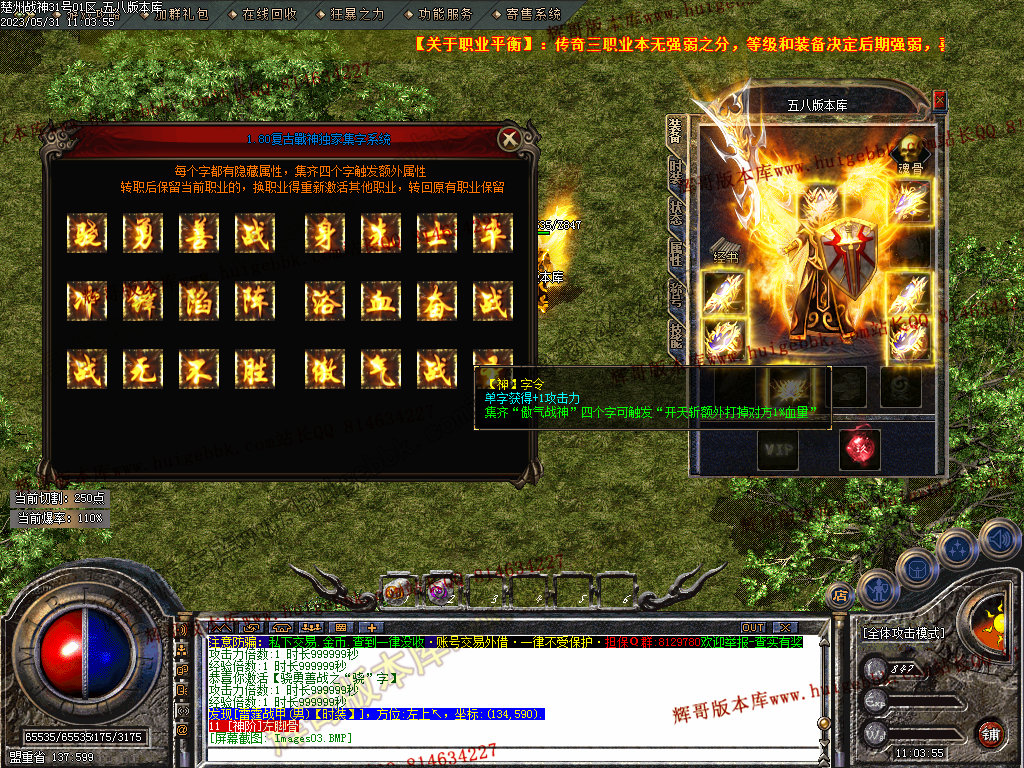Select the 陷 character tile

click(199, 300)
